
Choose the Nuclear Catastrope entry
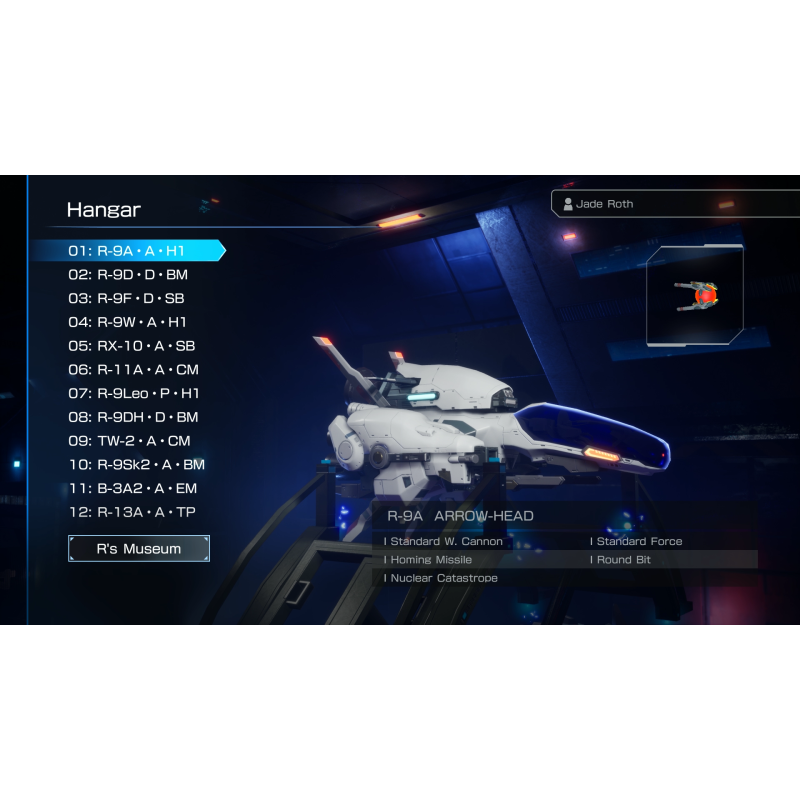(x=444, y=578)
